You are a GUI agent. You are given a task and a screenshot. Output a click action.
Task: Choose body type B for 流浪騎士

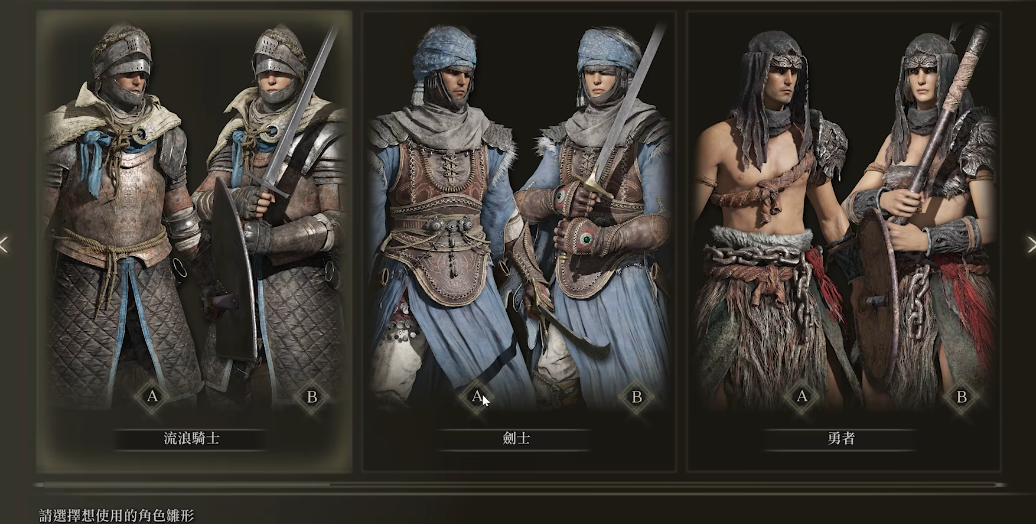tap(312, 397)
